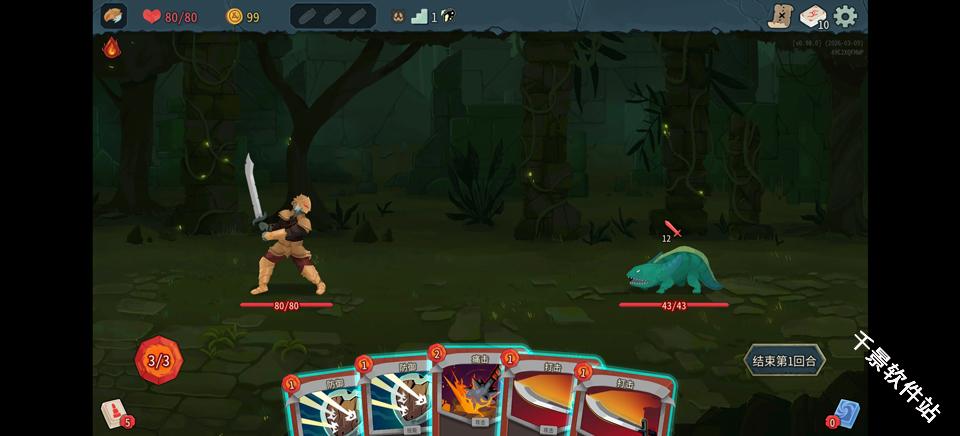End the turn with 结束第1回合 button

pos(785,360)
